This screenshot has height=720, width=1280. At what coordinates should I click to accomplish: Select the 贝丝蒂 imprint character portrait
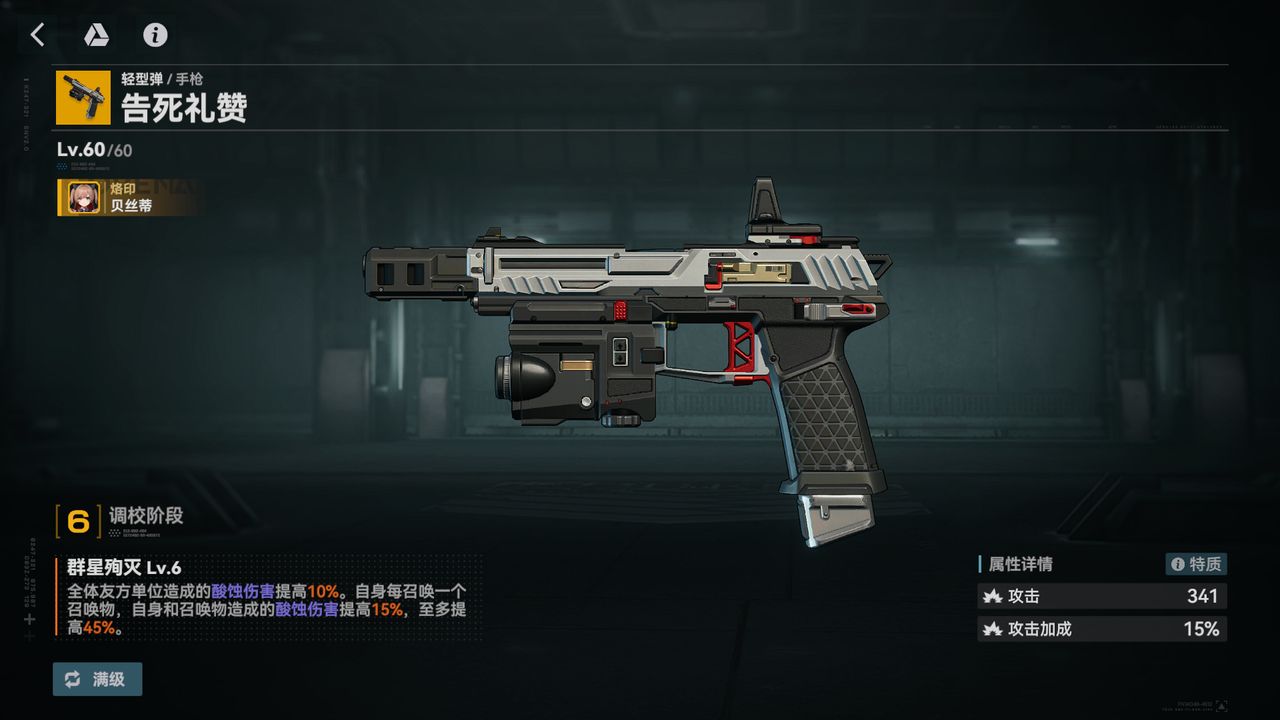coord(82,198)
